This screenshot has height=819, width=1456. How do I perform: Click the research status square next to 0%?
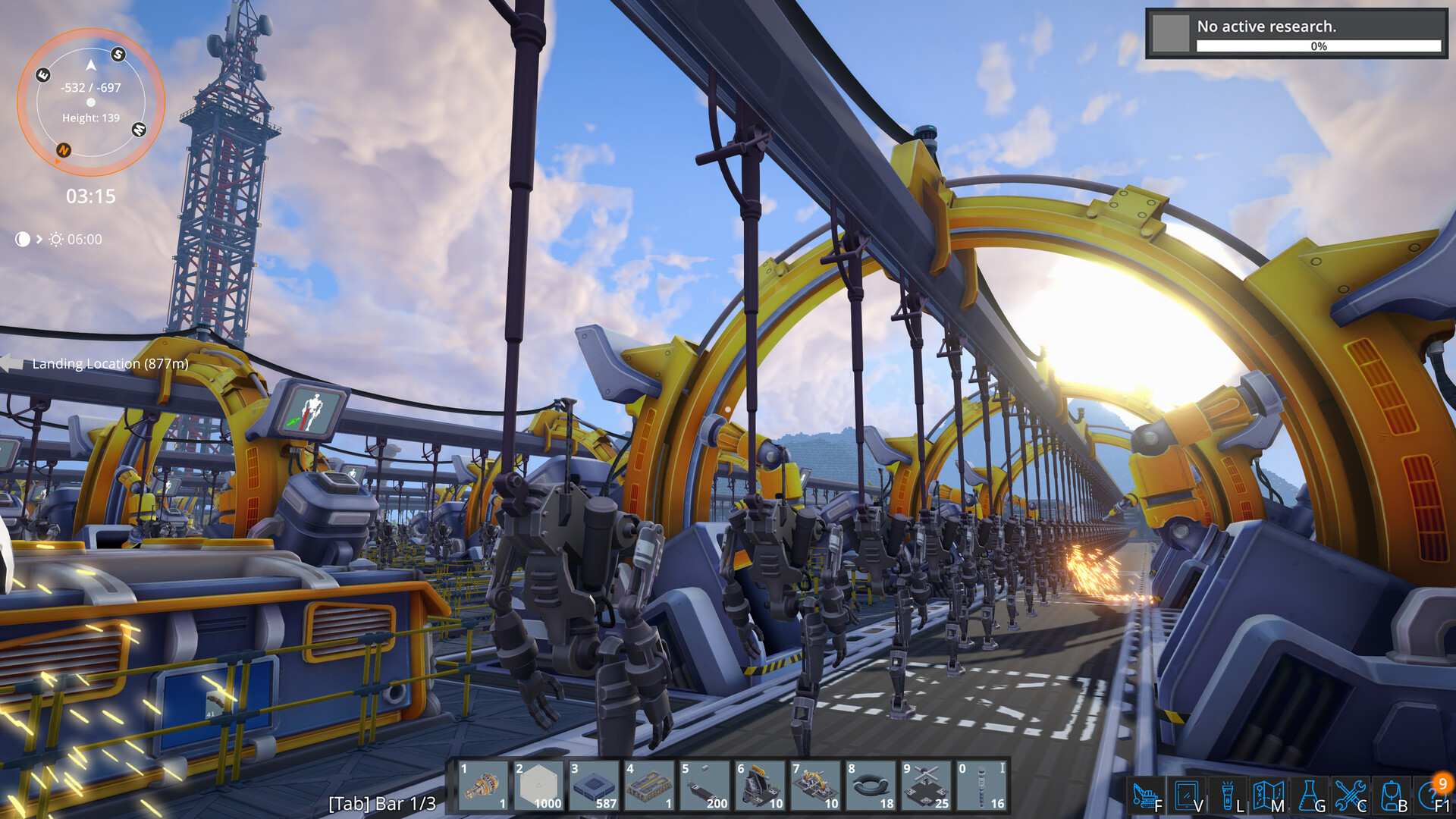click(x=1170, y=32)
